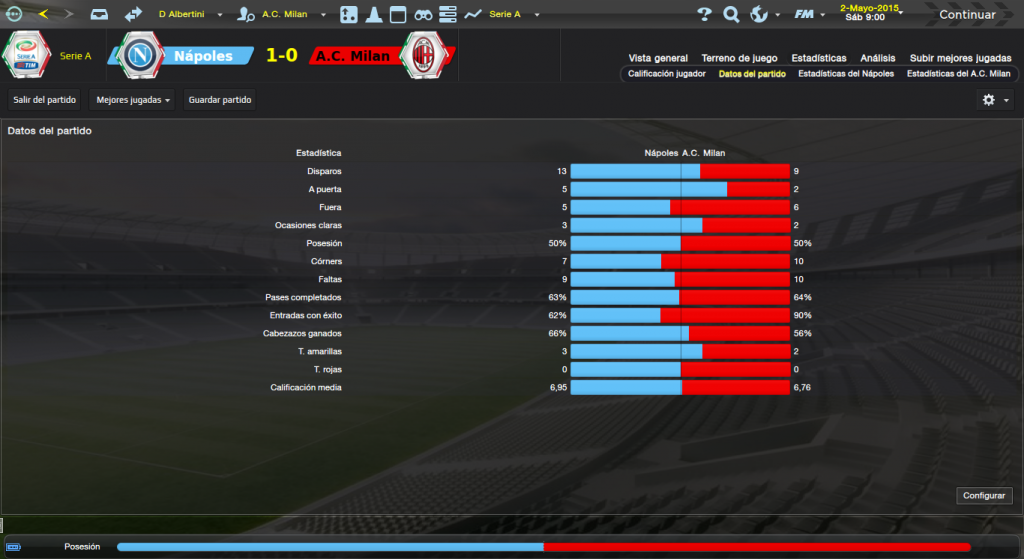Open the magnifying glass search
1024x559 pixels.
click(x=731, y=15)
